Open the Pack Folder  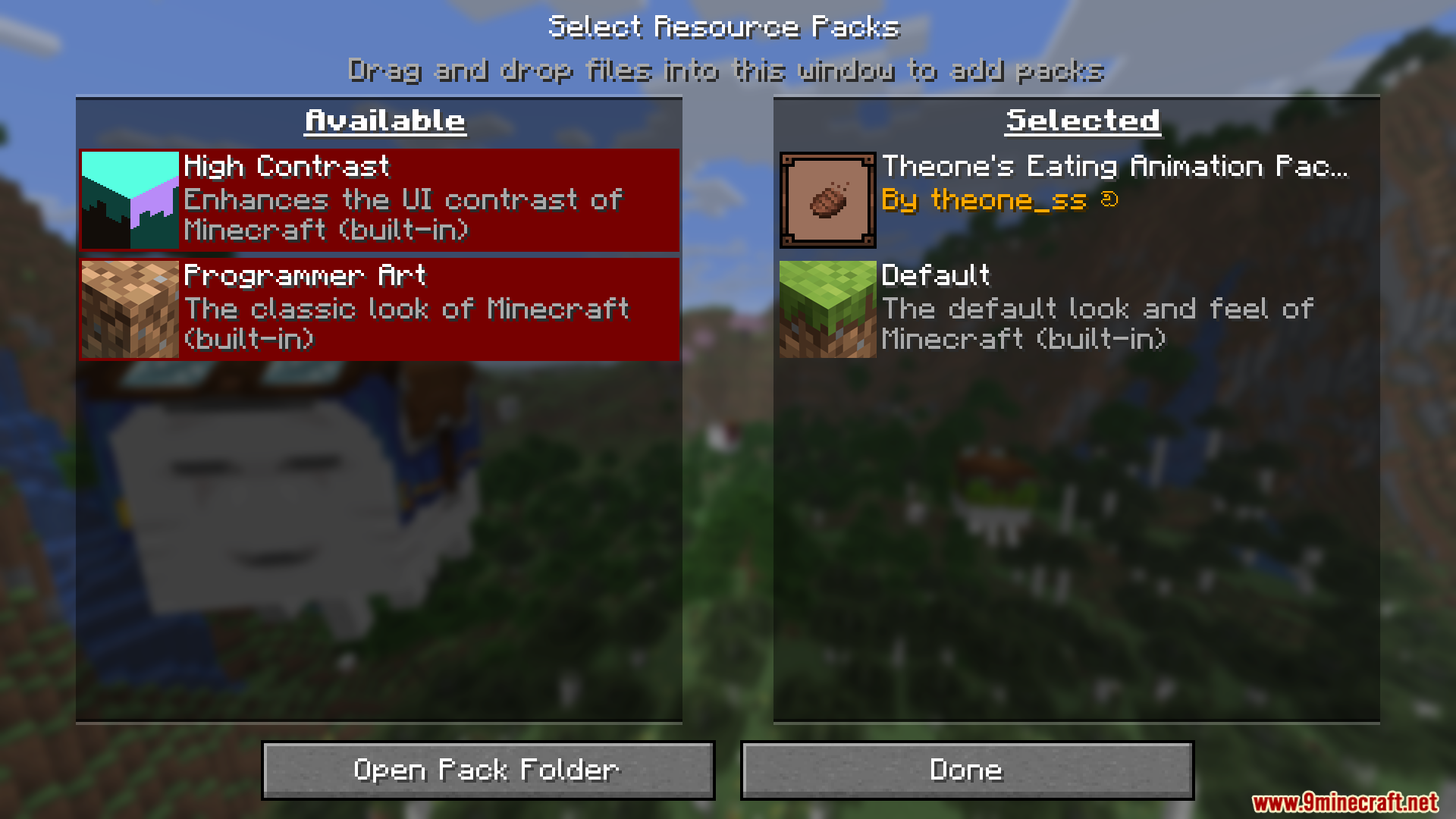pos(488,770)
